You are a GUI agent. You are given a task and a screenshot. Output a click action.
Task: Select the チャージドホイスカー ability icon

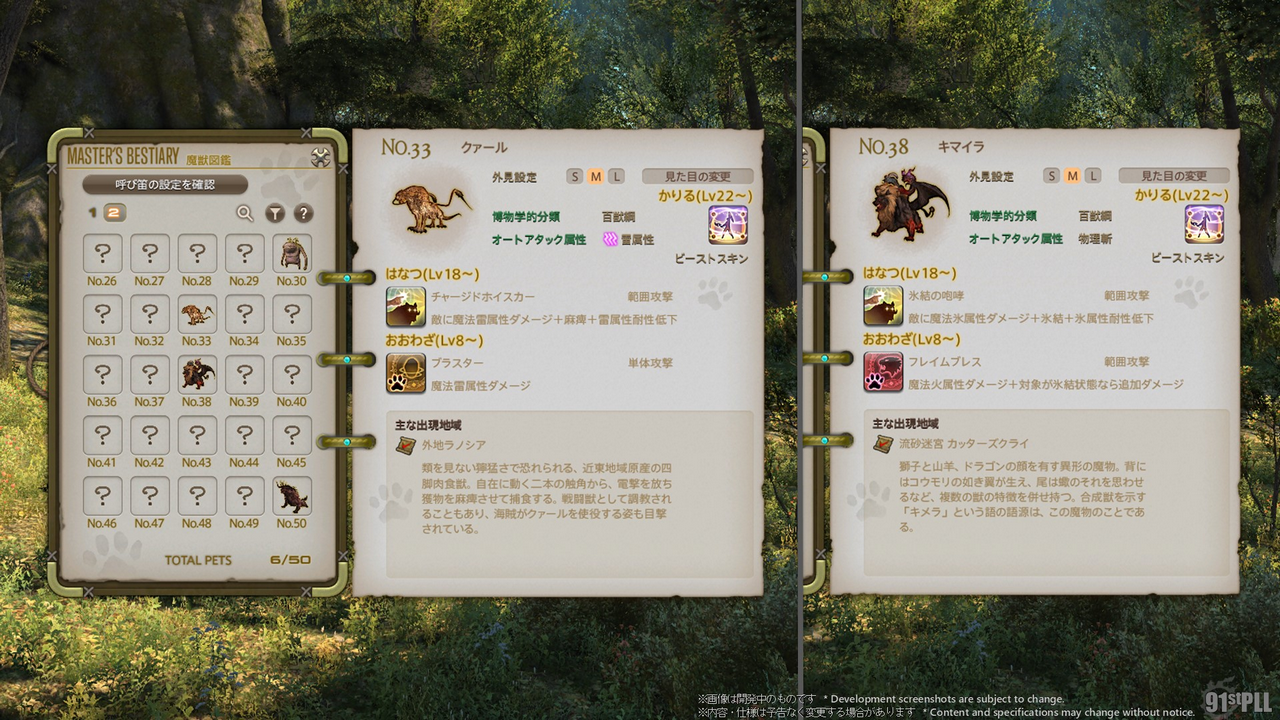[x=406, y=306]
